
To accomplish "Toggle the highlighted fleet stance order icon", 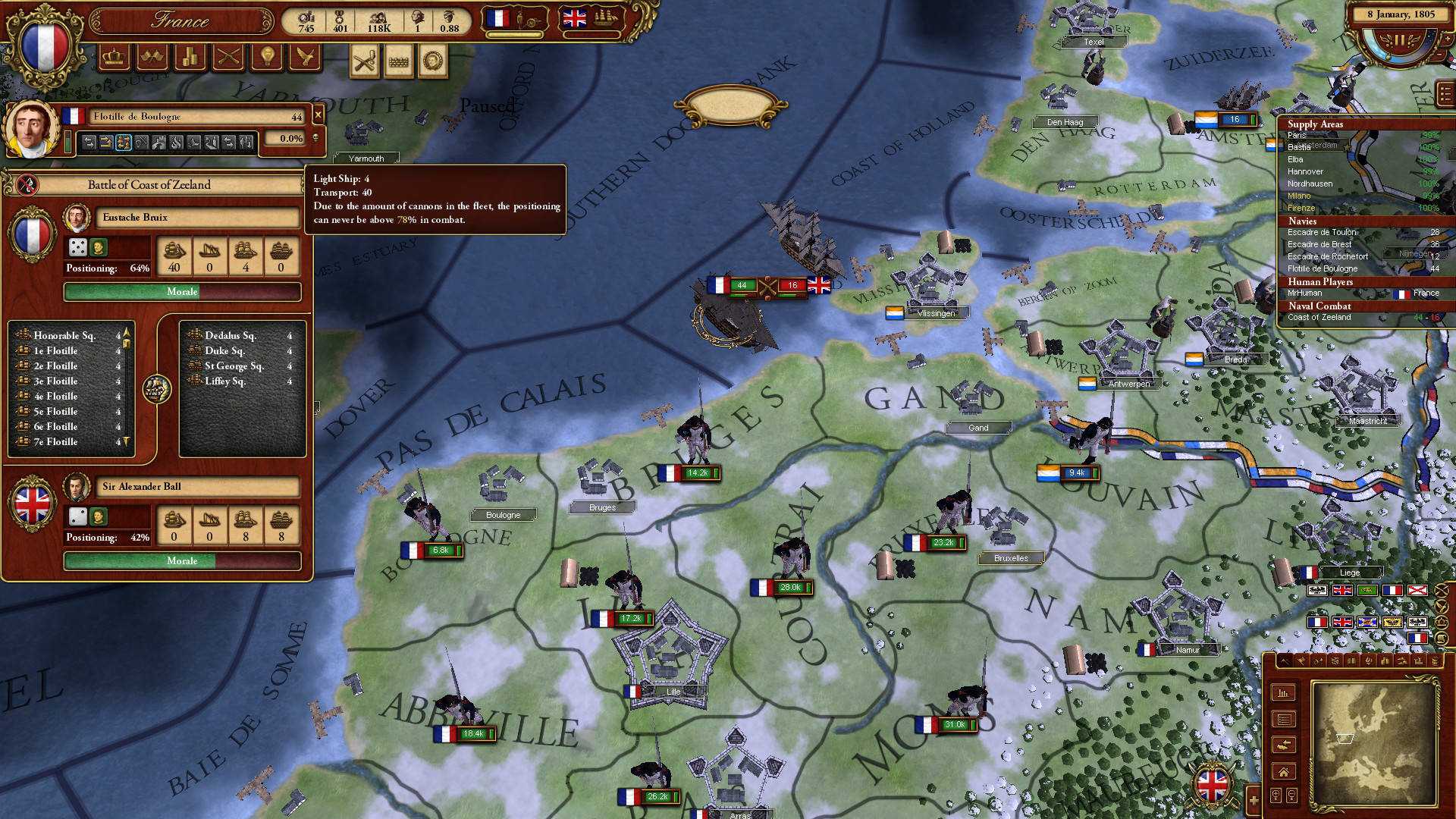I will pos(124,141).
